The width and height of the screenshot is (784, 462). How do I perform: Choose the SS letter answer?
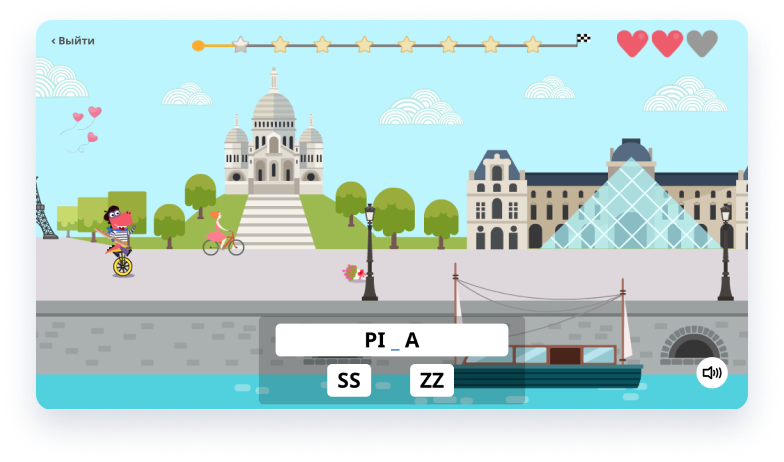349,380
